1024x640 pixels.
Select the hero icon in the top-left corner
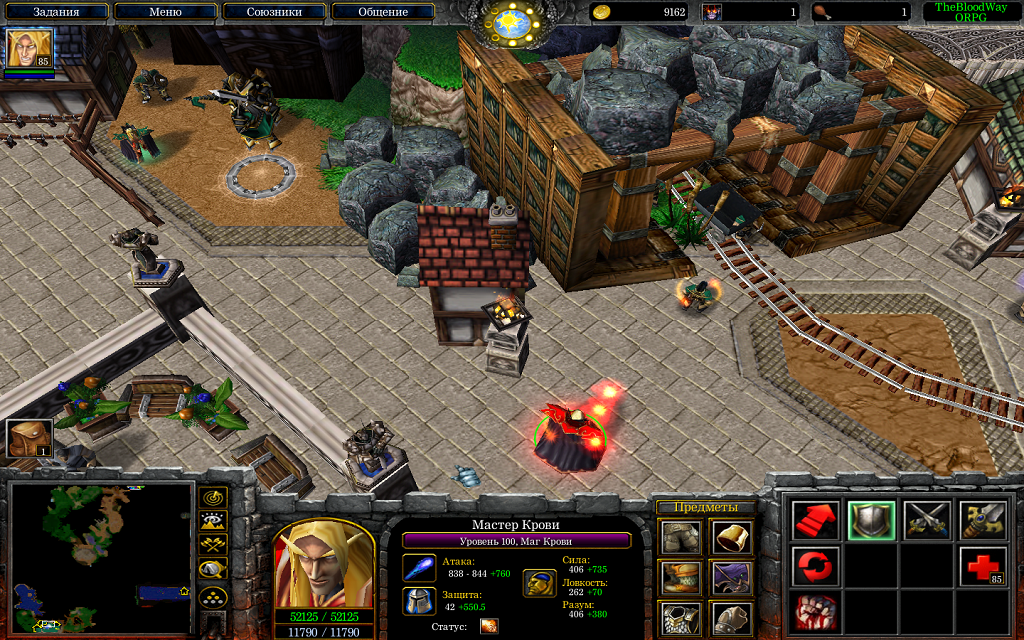click(29, 48)
